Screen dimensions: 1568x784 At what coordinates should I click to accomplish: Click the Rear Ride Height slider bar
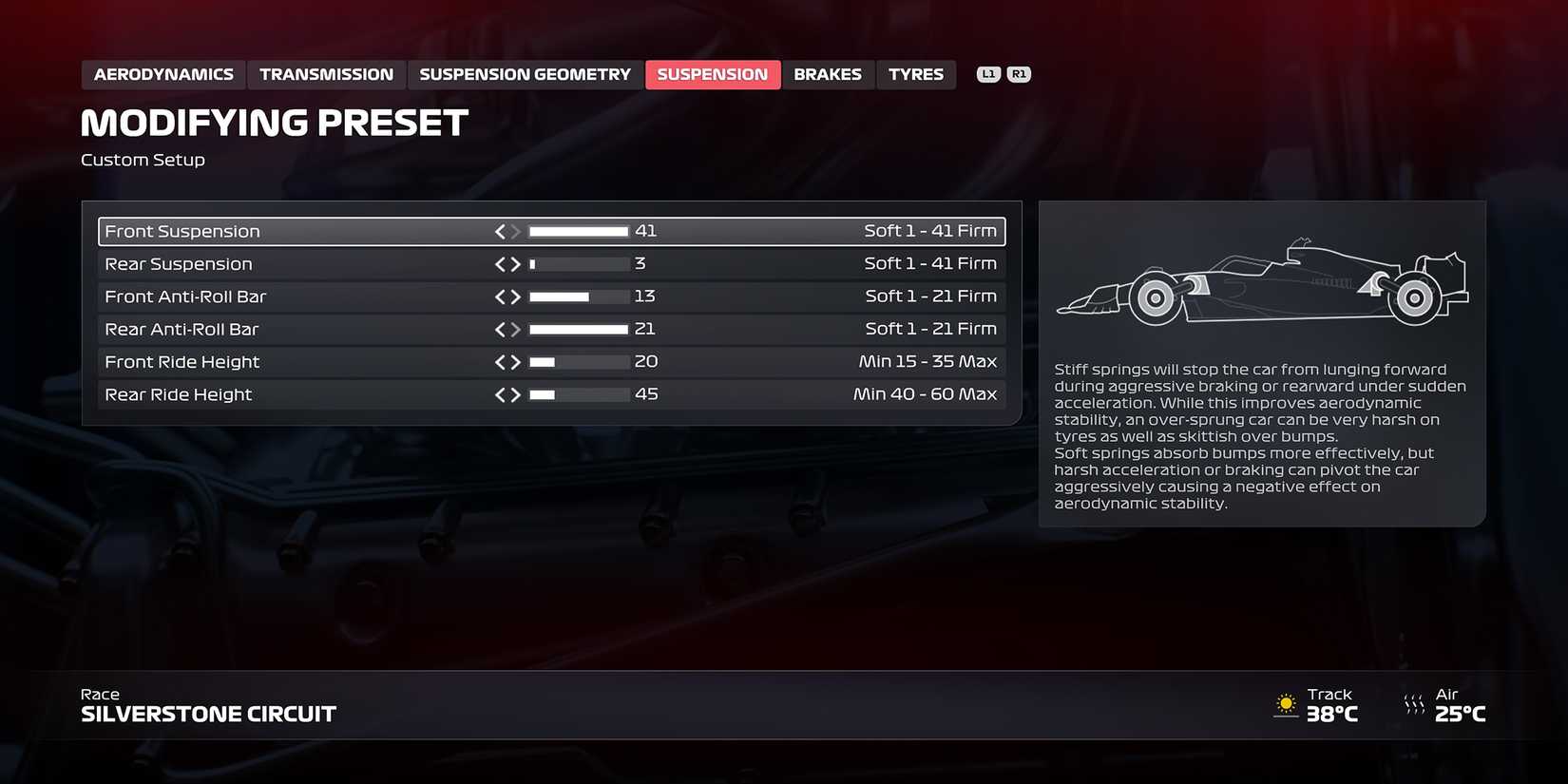click(580, 393)
